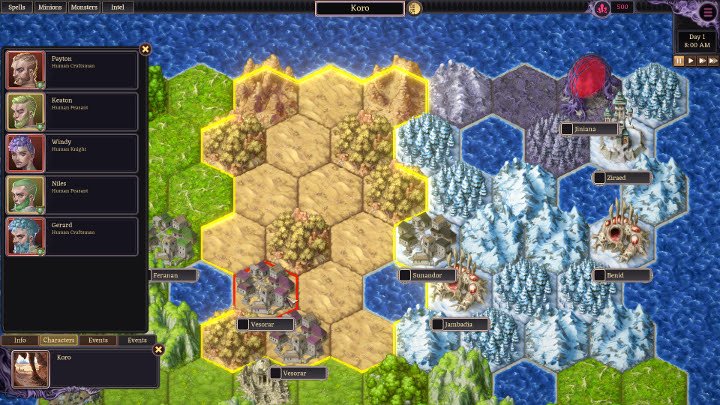Select Niles in the character list
This screenshot has height=405, width=720.
(71, 195)
